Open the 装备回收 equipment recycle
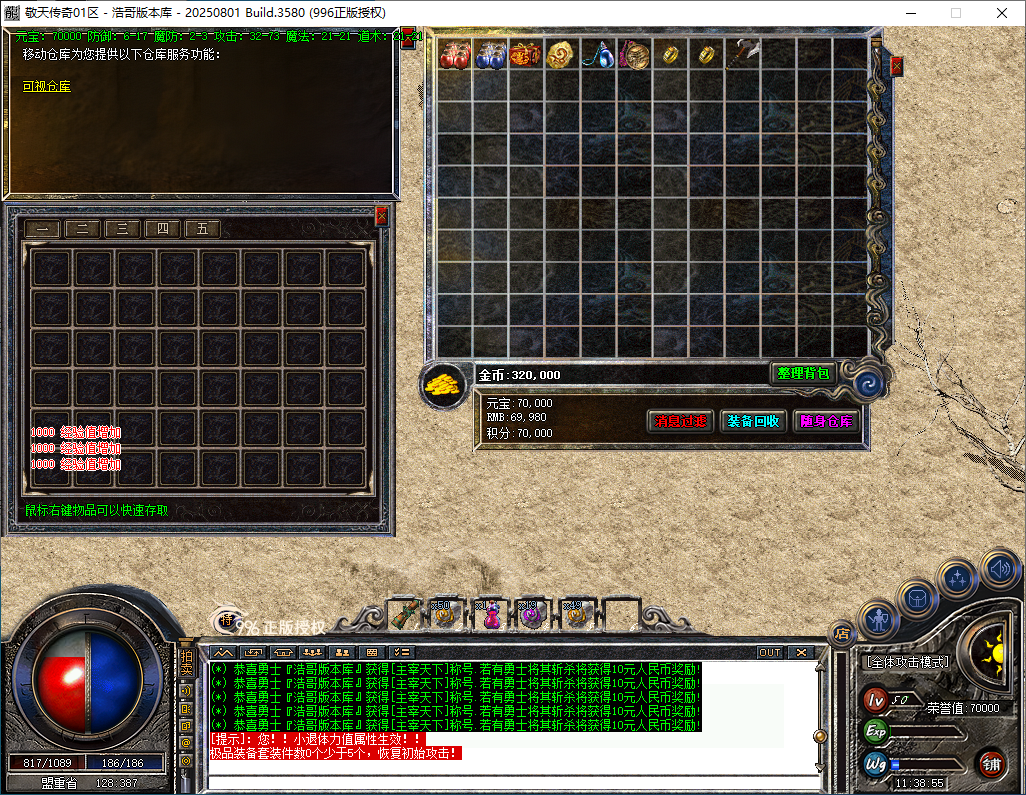The width and height of the screenshot is (1026, 795). click(x=752, y=421)
